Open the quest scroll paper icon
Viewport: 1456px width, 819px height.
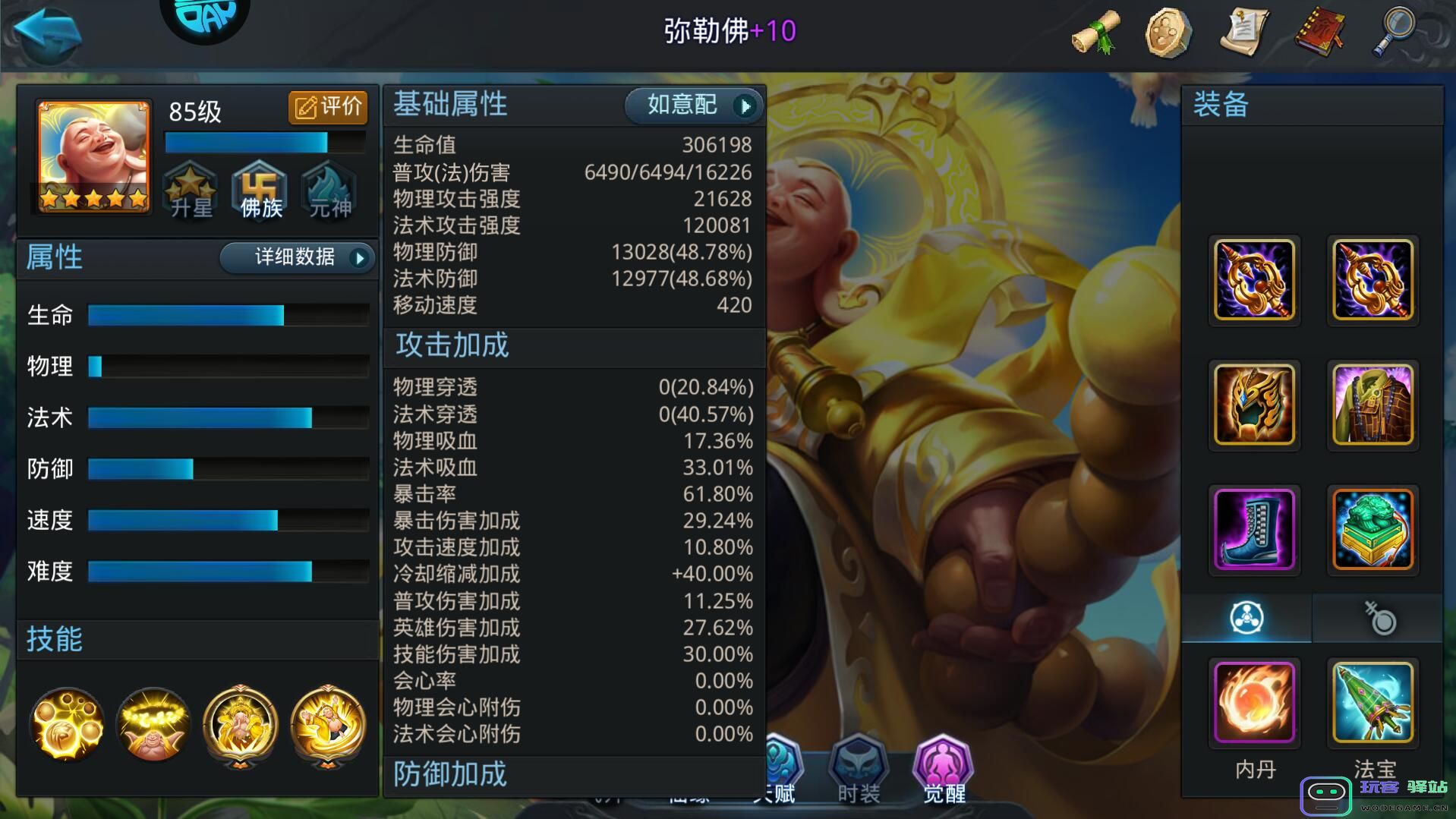click(x=1245, y=32)
